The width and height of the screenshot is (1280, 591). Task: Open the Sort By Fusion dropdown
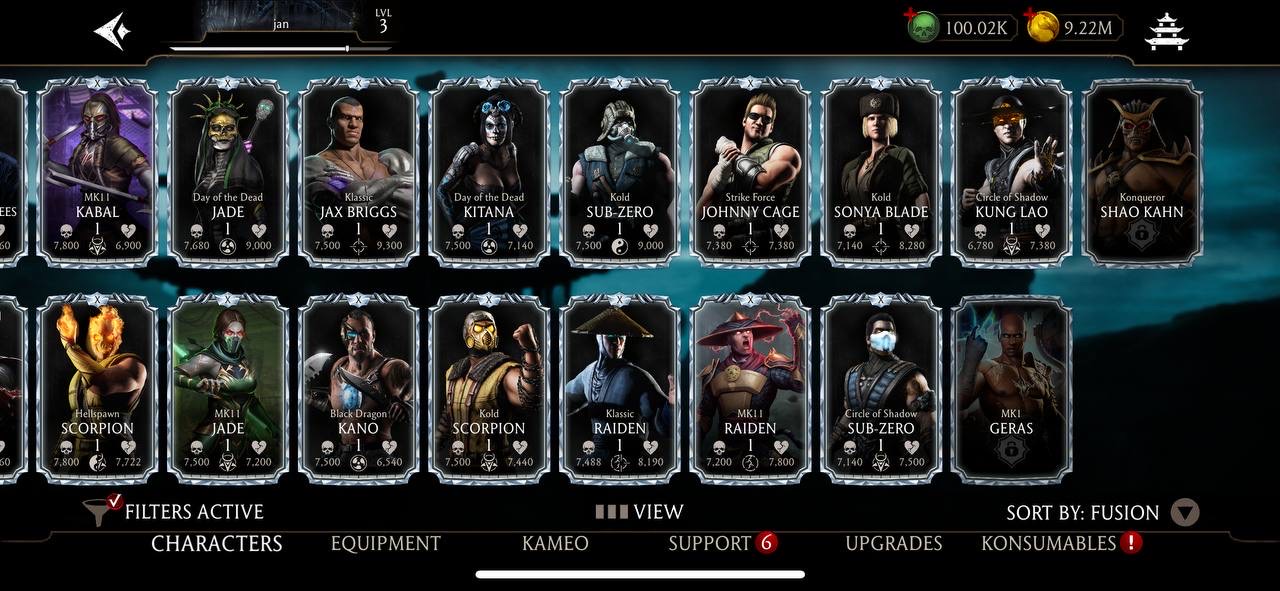coord(1184,513)
